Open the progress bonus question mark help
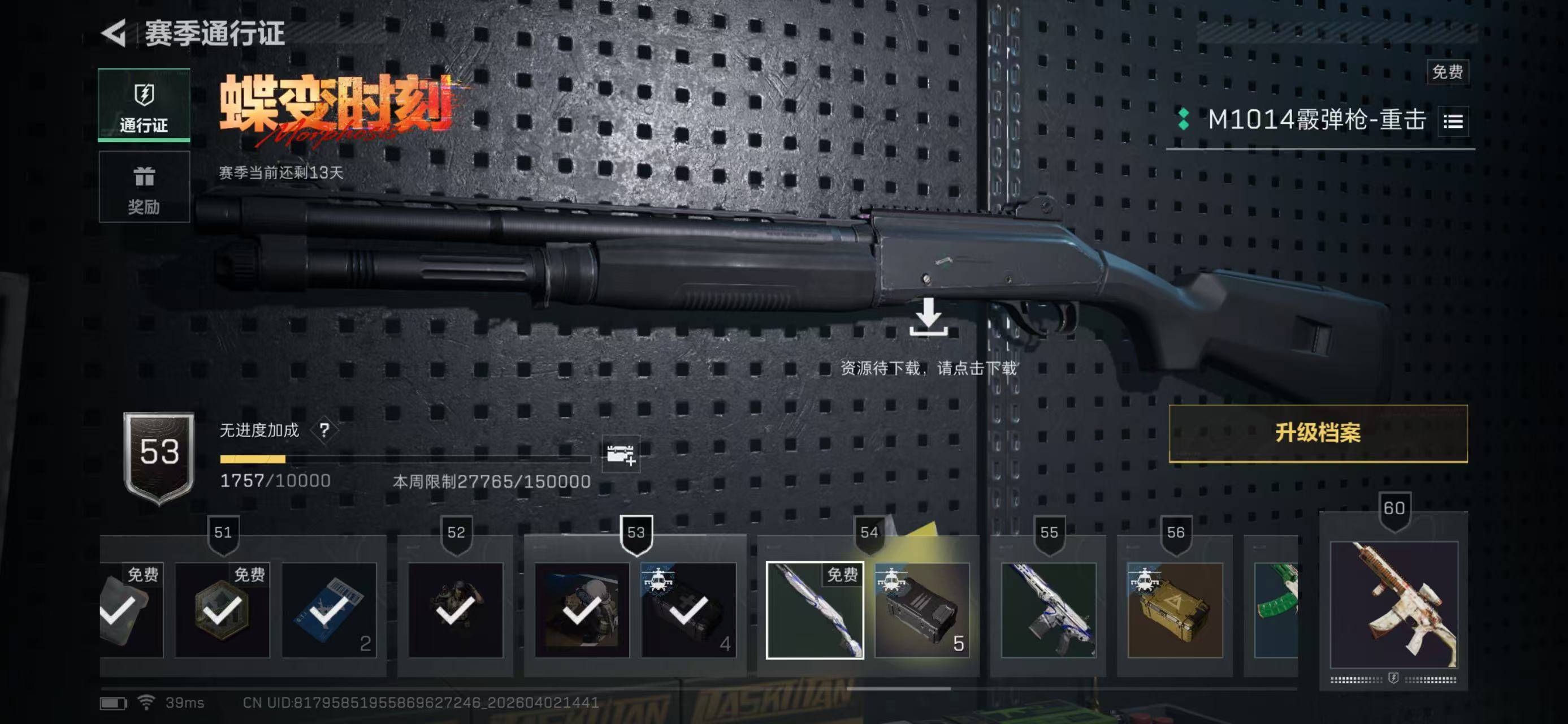 [x=324, y=430]
